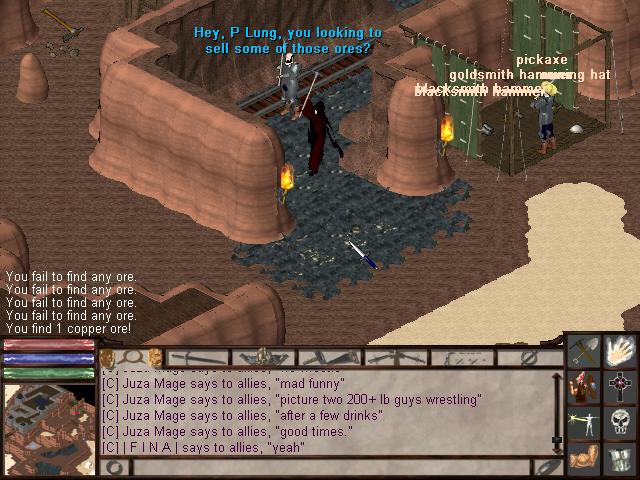
Task: Select the sword slot in the weapon bar
Action: (198, 357)
